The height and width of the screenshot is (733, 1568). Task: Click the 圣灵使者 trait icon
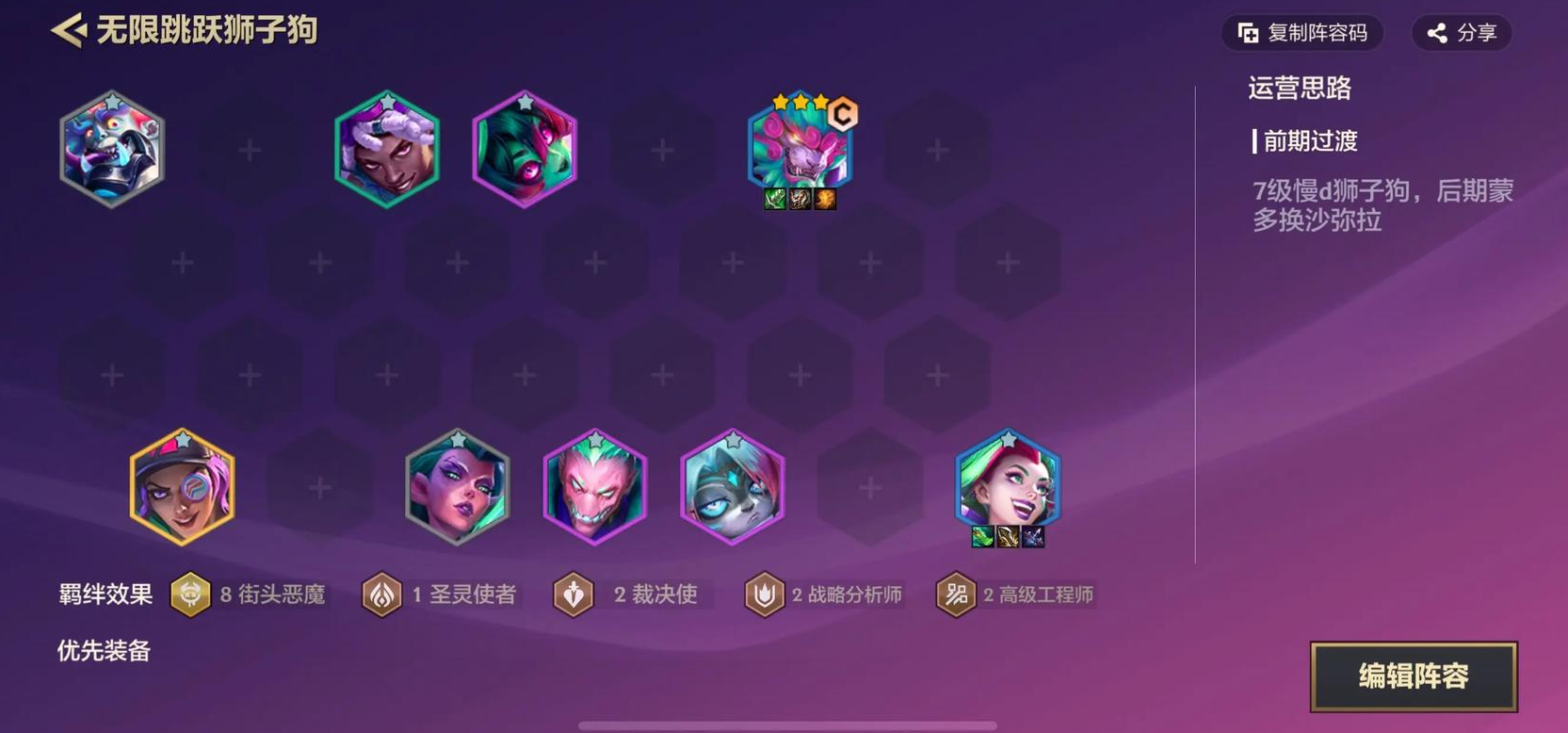pyautogui.click(x=382, y=594)
